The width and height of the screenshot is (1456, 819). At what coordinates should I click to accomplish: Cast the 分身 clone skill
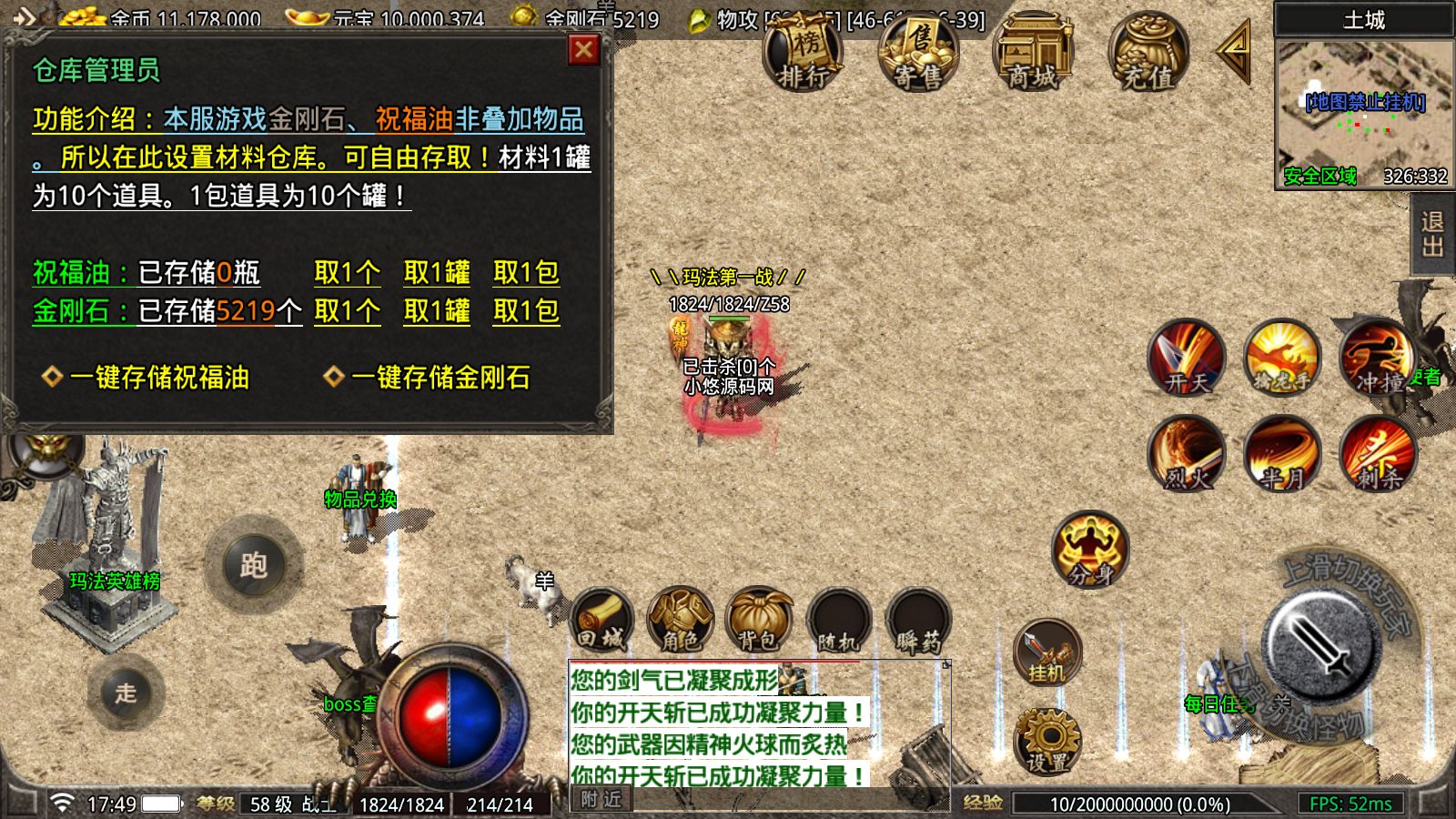click(1090, 550)
